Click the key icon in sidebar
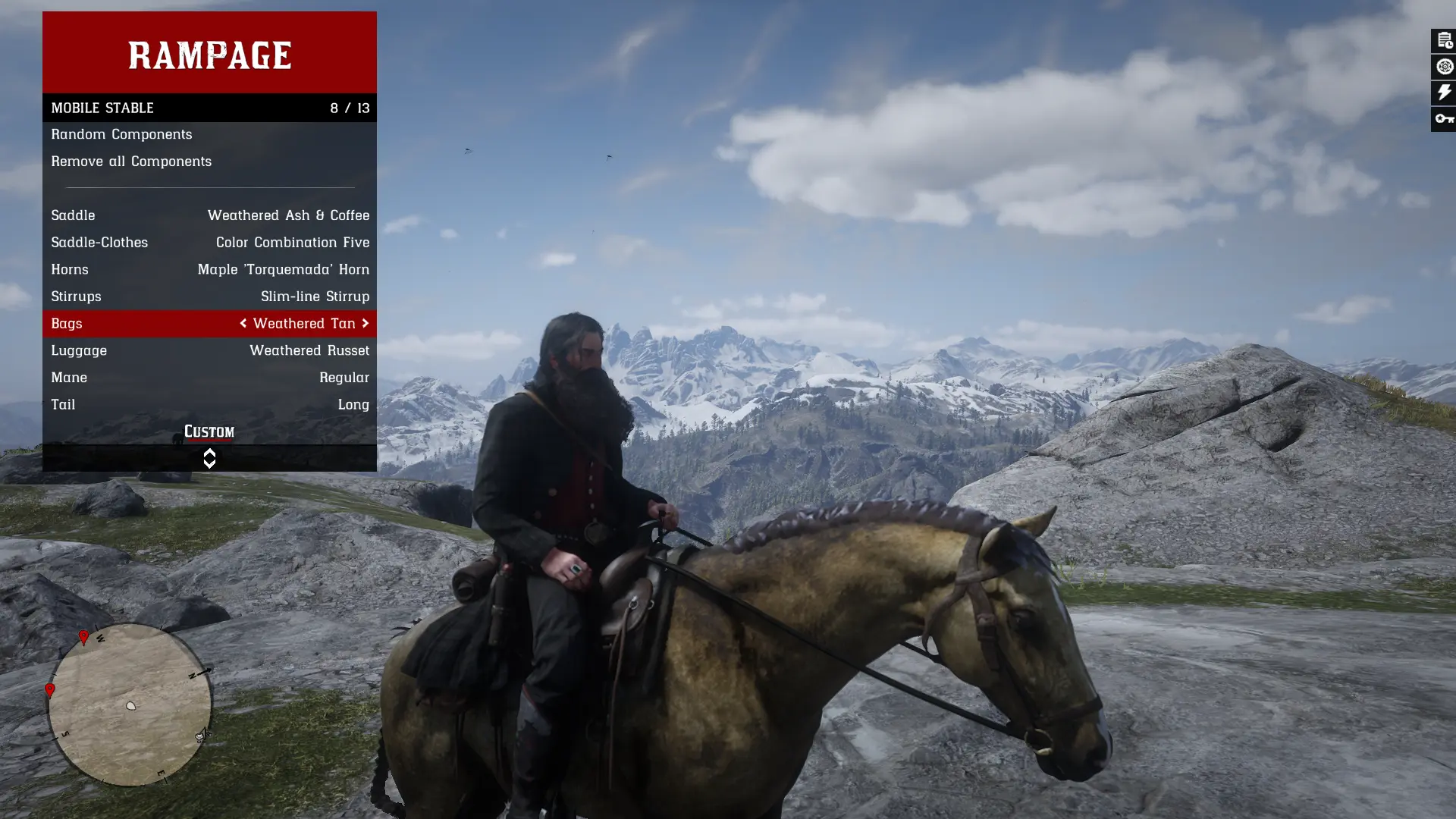 [1444, 118]
